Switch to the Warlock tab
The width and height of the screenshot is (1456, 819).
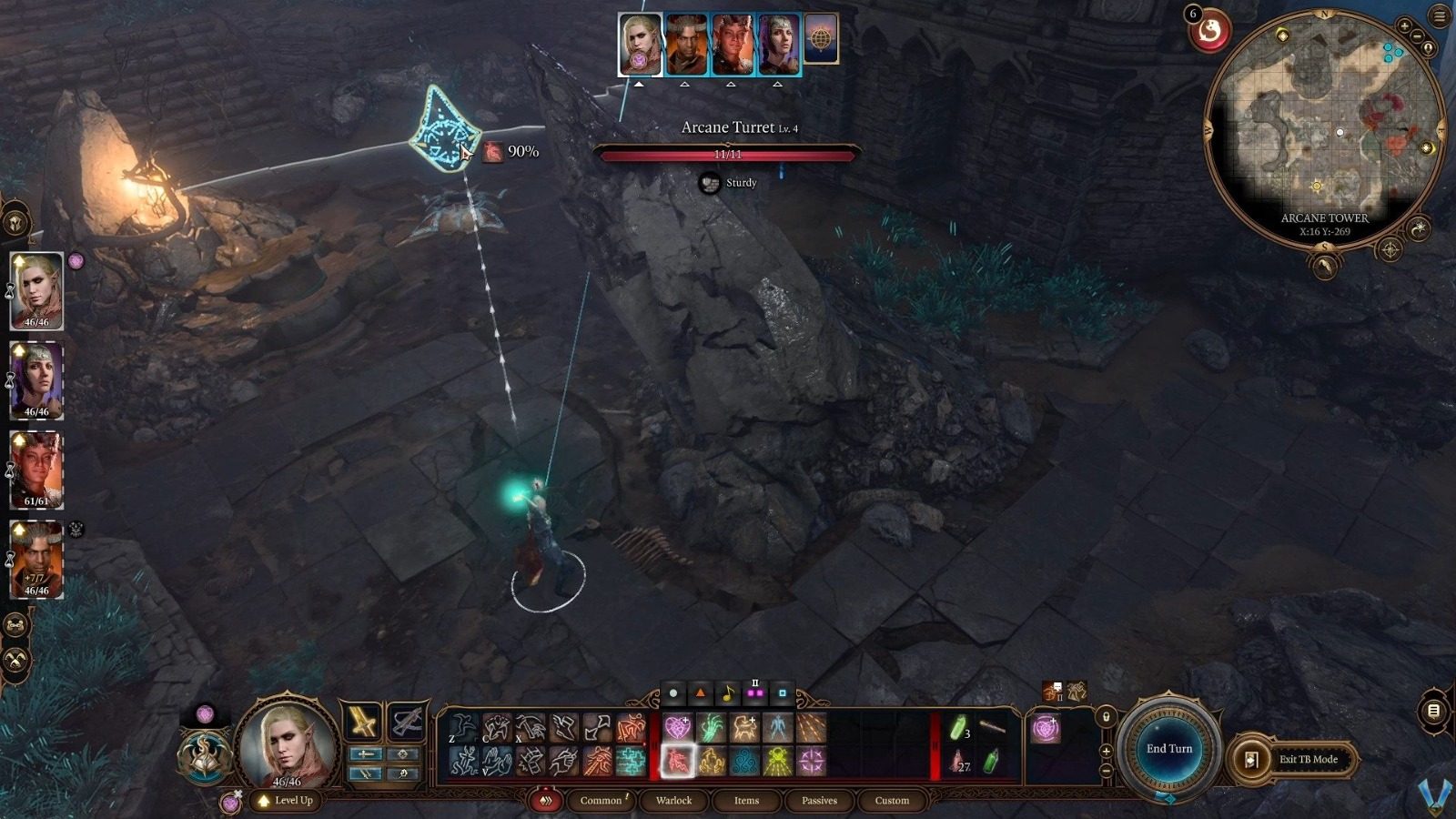(673, 800)
